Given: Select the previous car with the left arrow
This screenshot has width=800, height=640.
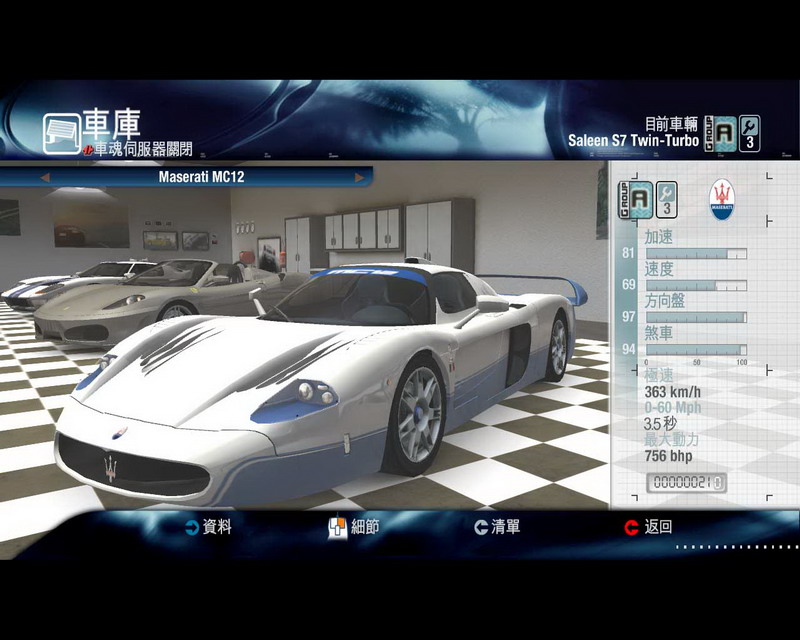Looking at the screenshot, I should coord(44,178).
